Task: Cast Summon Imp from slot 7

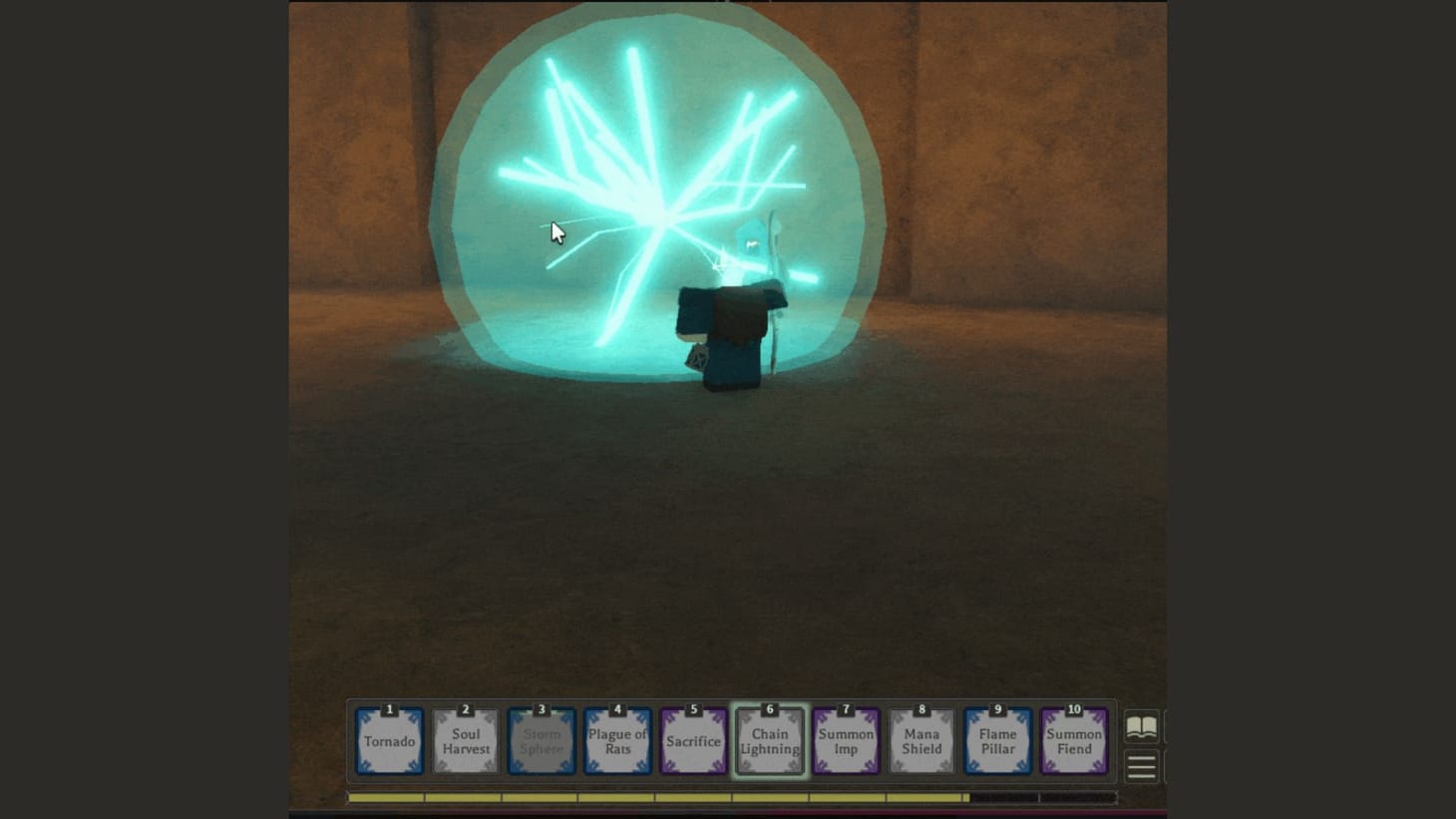Action: point(845,741)
